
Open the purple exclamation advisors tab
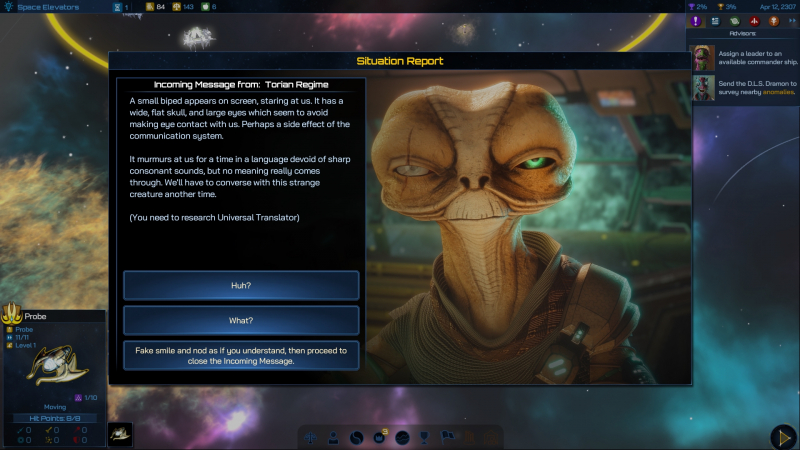pos(697,21)
